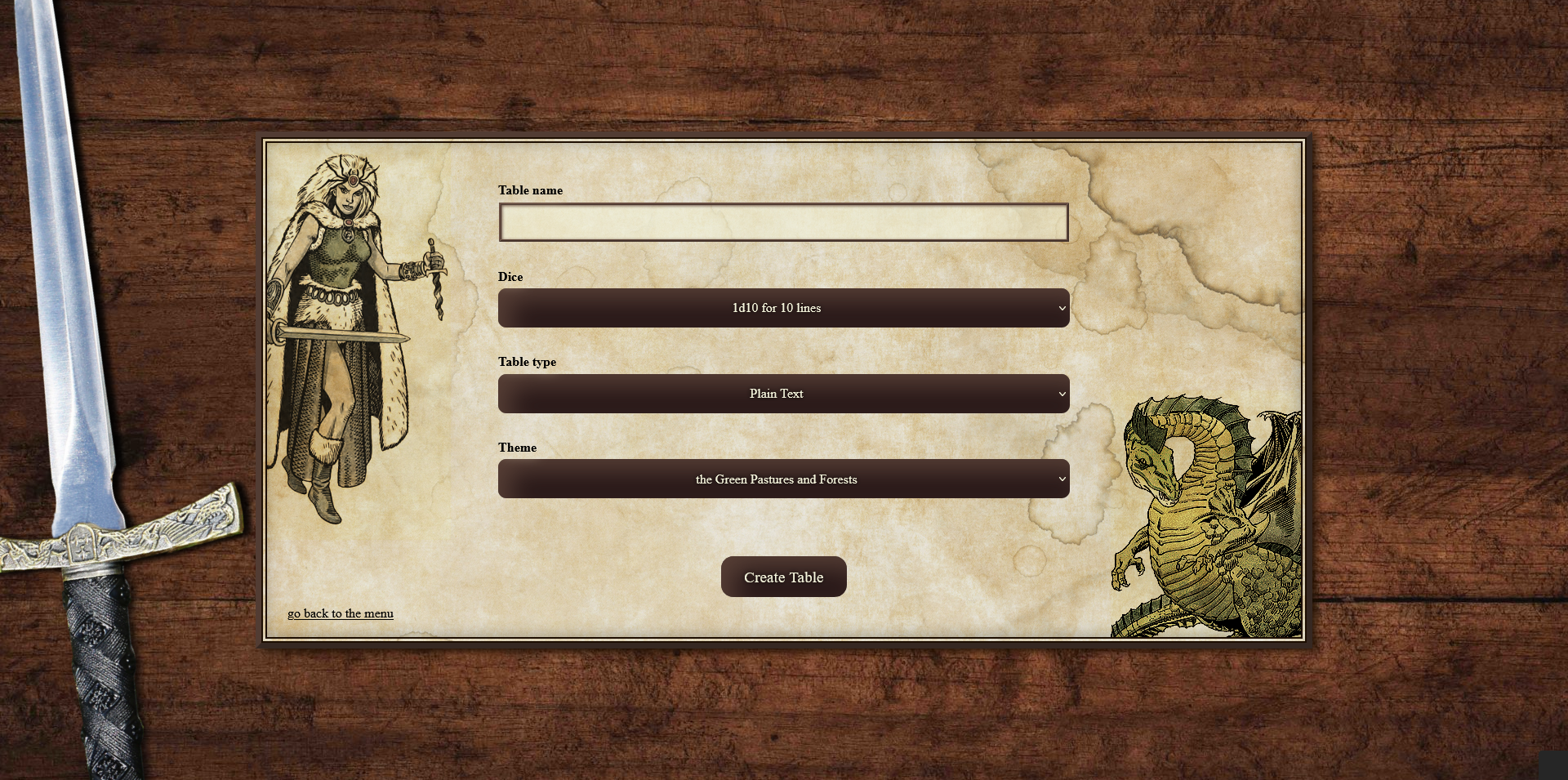Follow the 'go back to the menu' link
This screenshot has height=780, width=1568.
pyautogui.click(x=341, y=613)
